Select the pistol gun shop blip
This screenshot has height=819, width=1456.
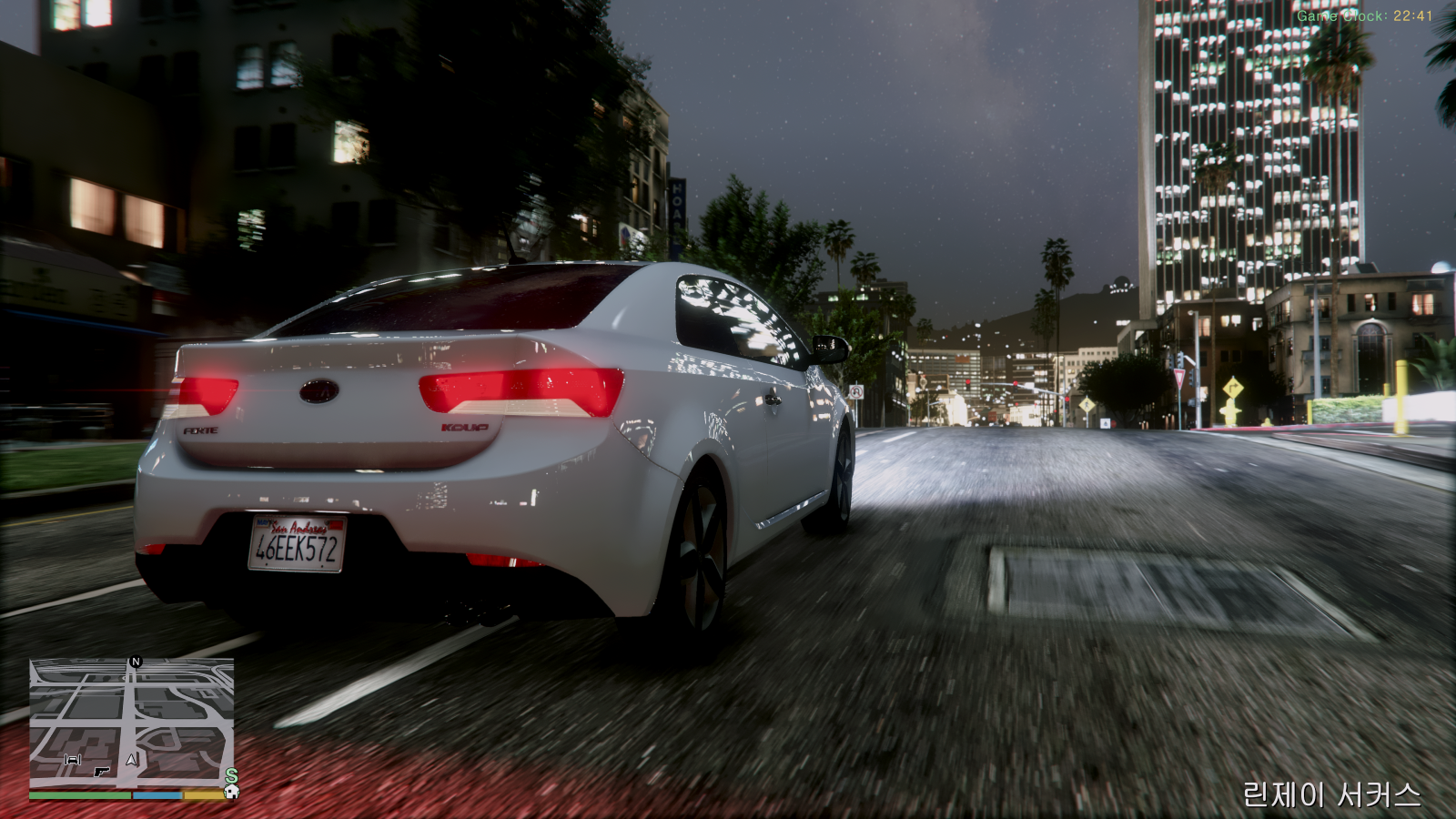pos(101,772)
